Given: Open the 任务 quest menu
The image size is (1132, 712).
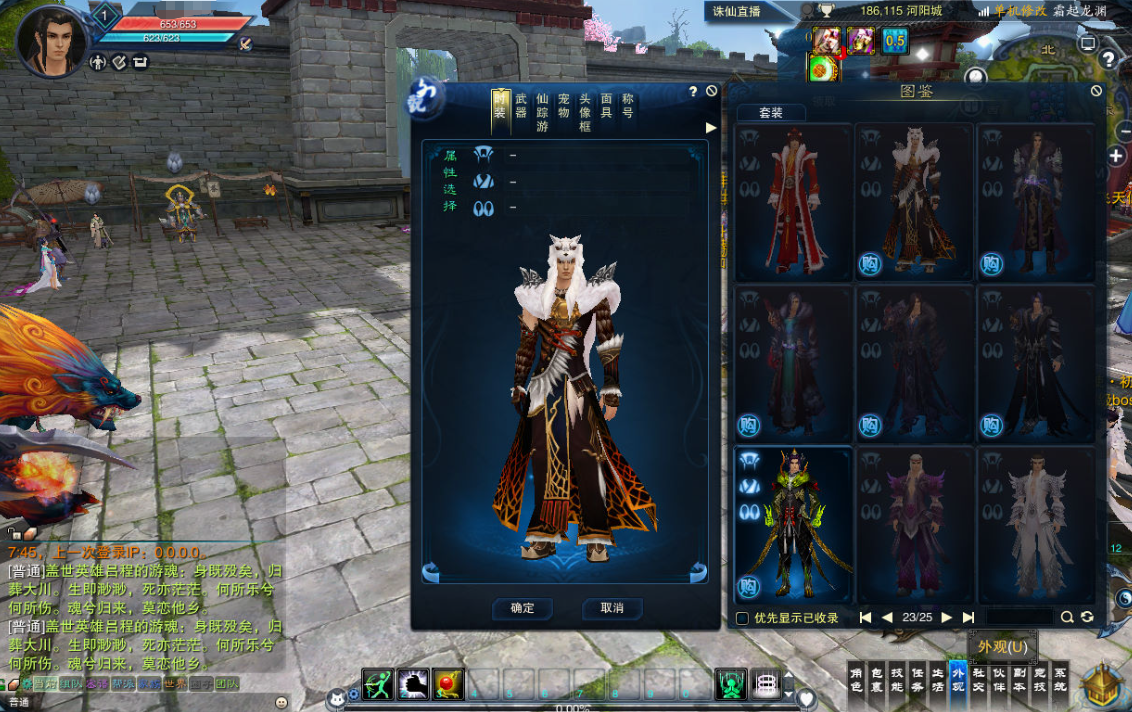Looking at the screenshot, I should tap(917, 680).
